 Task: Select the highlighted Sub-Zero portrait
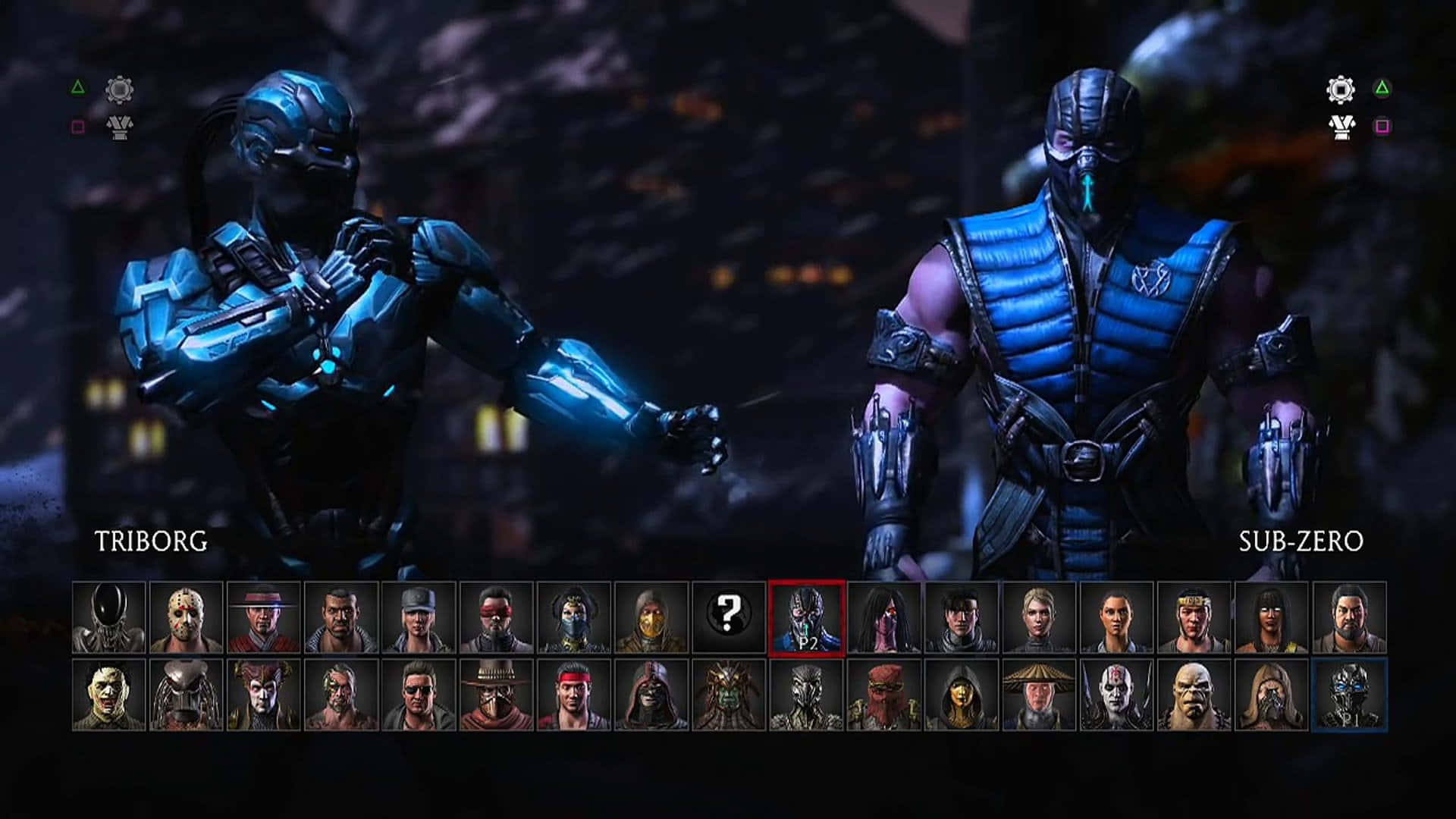pos(806,617)
